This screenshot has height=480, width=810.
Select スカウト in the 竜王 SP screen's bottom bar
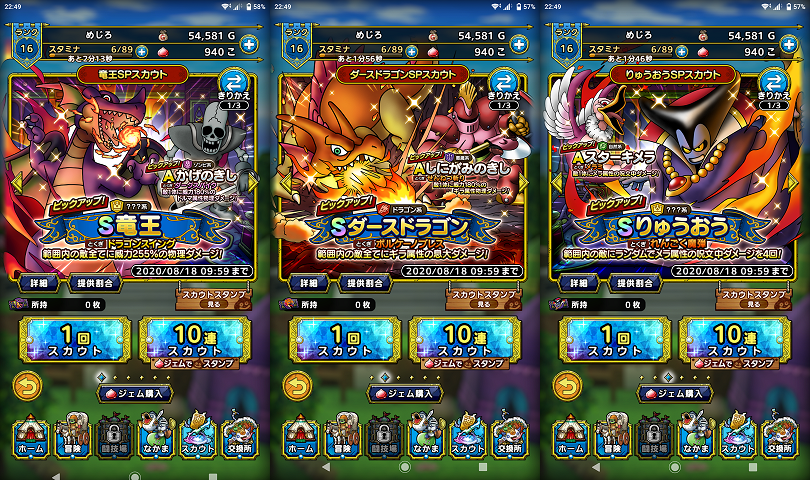click(x=197, y=438)
